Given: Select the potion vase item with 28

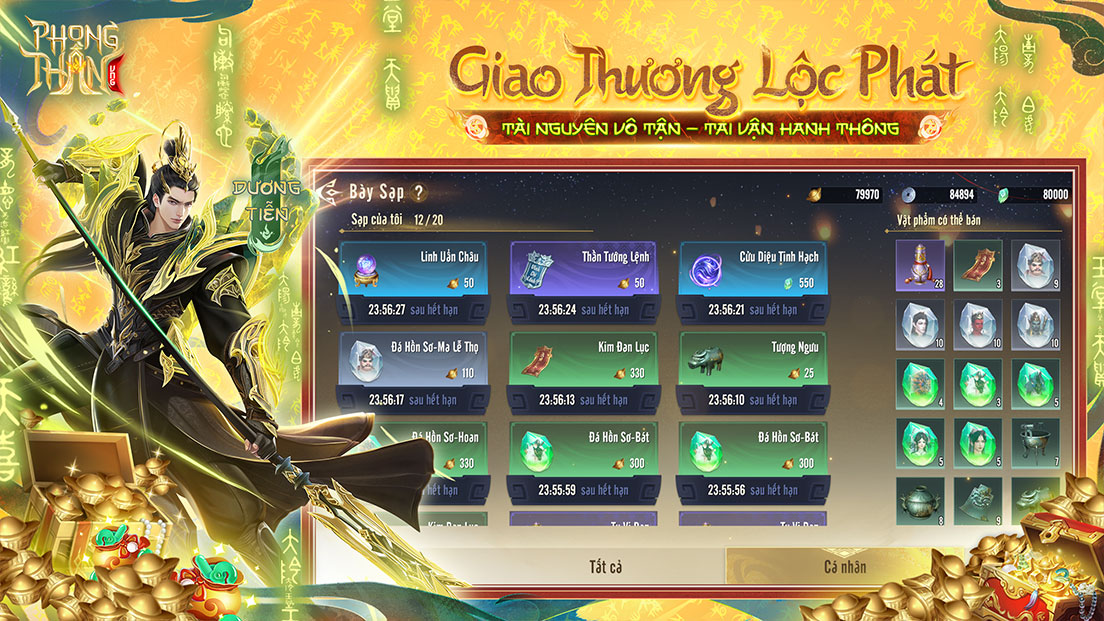Looking at the screenshot, I should [x=920, y=265].
